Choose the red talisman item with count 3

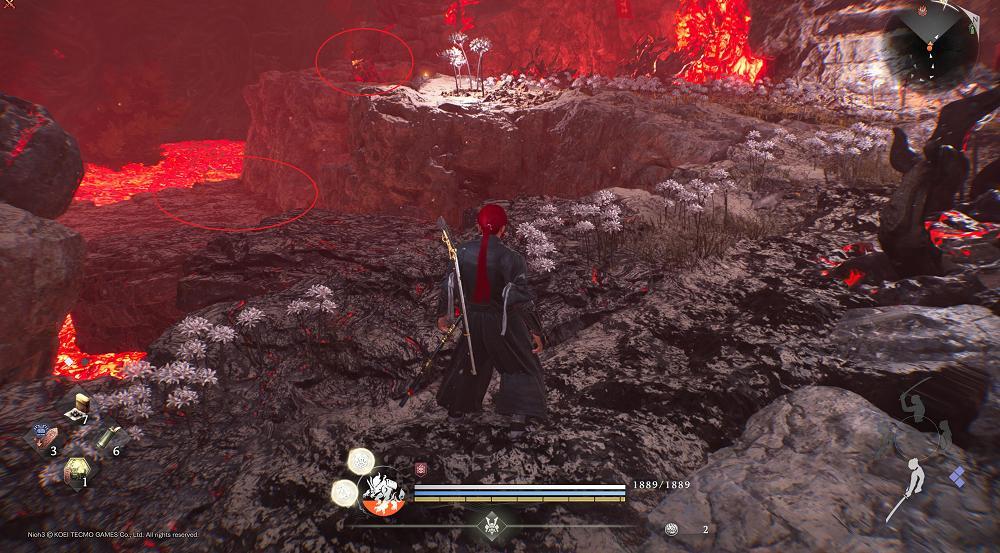point(46,437)
